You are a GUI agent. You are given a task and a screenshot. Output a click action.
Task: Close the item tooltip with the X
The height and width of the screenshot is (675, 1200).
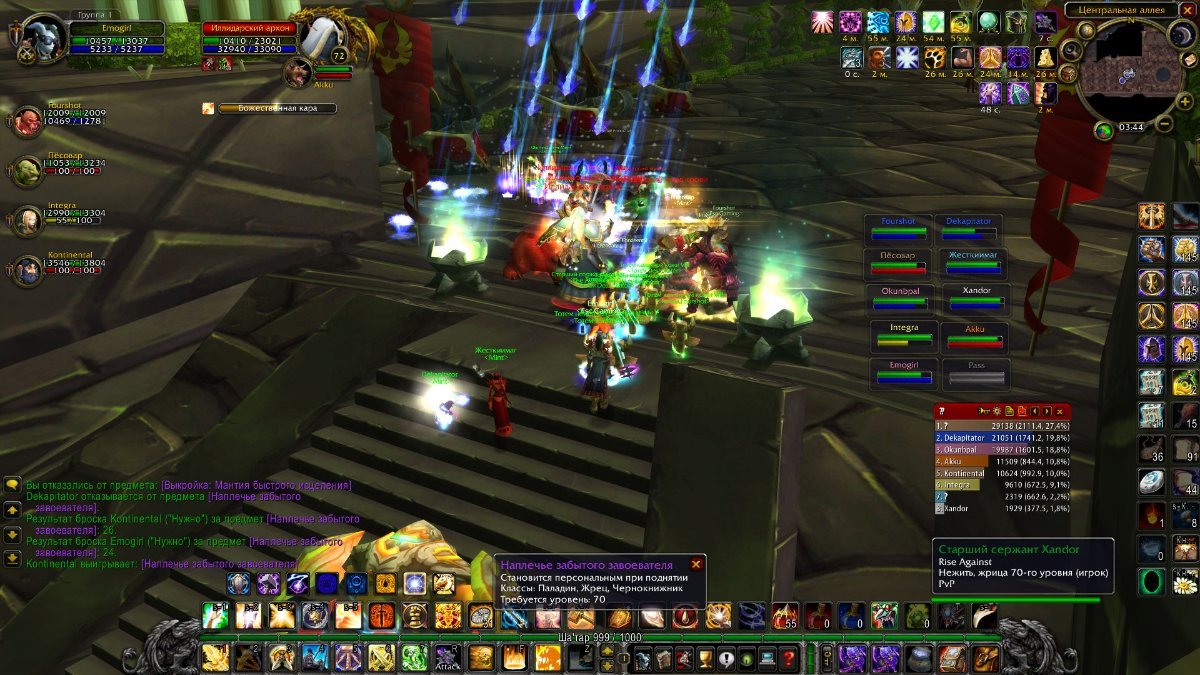[x=696, y=564]
